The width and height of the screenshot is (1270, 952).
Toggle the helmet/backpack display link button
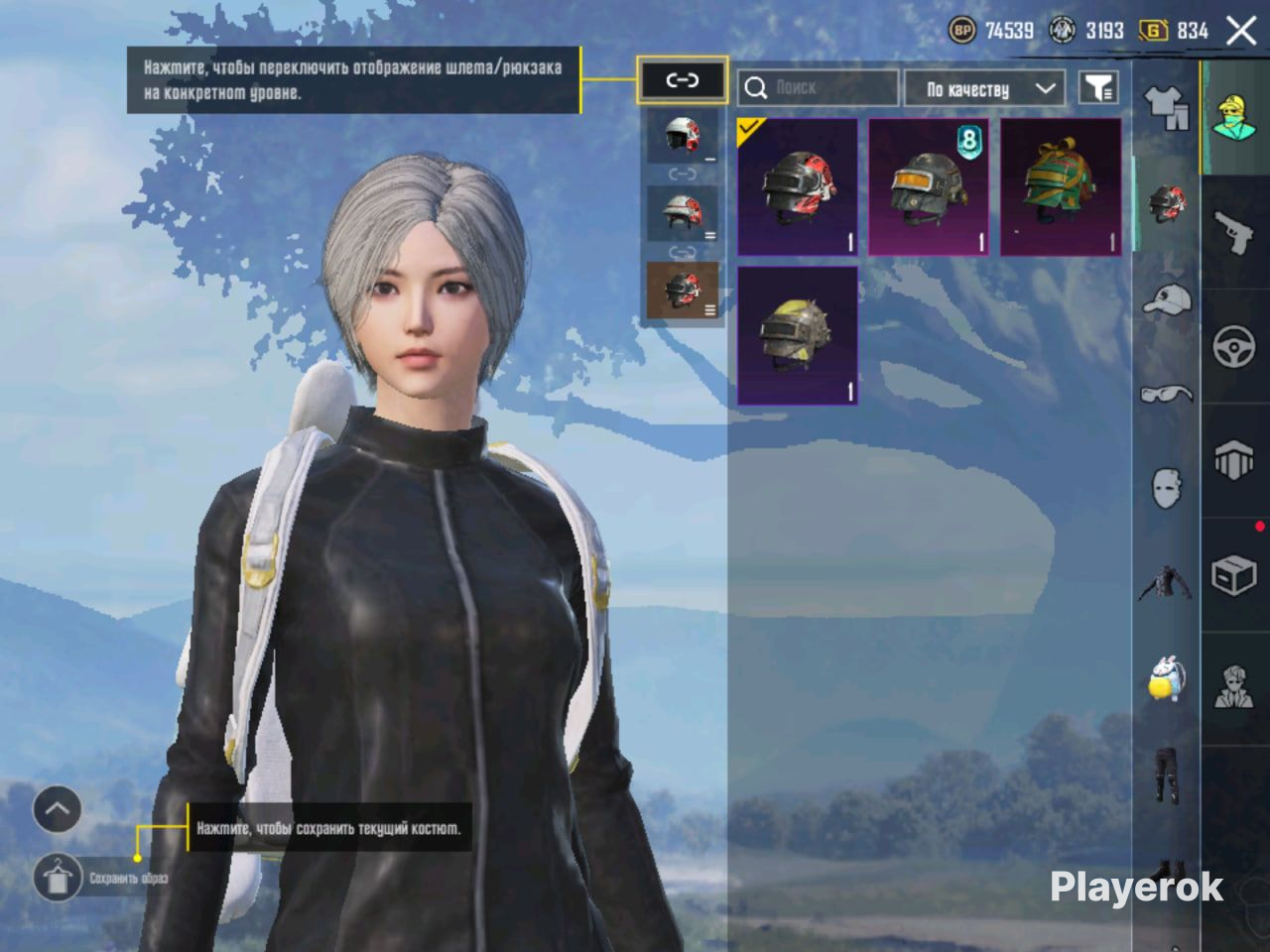[x=682, y=80]
